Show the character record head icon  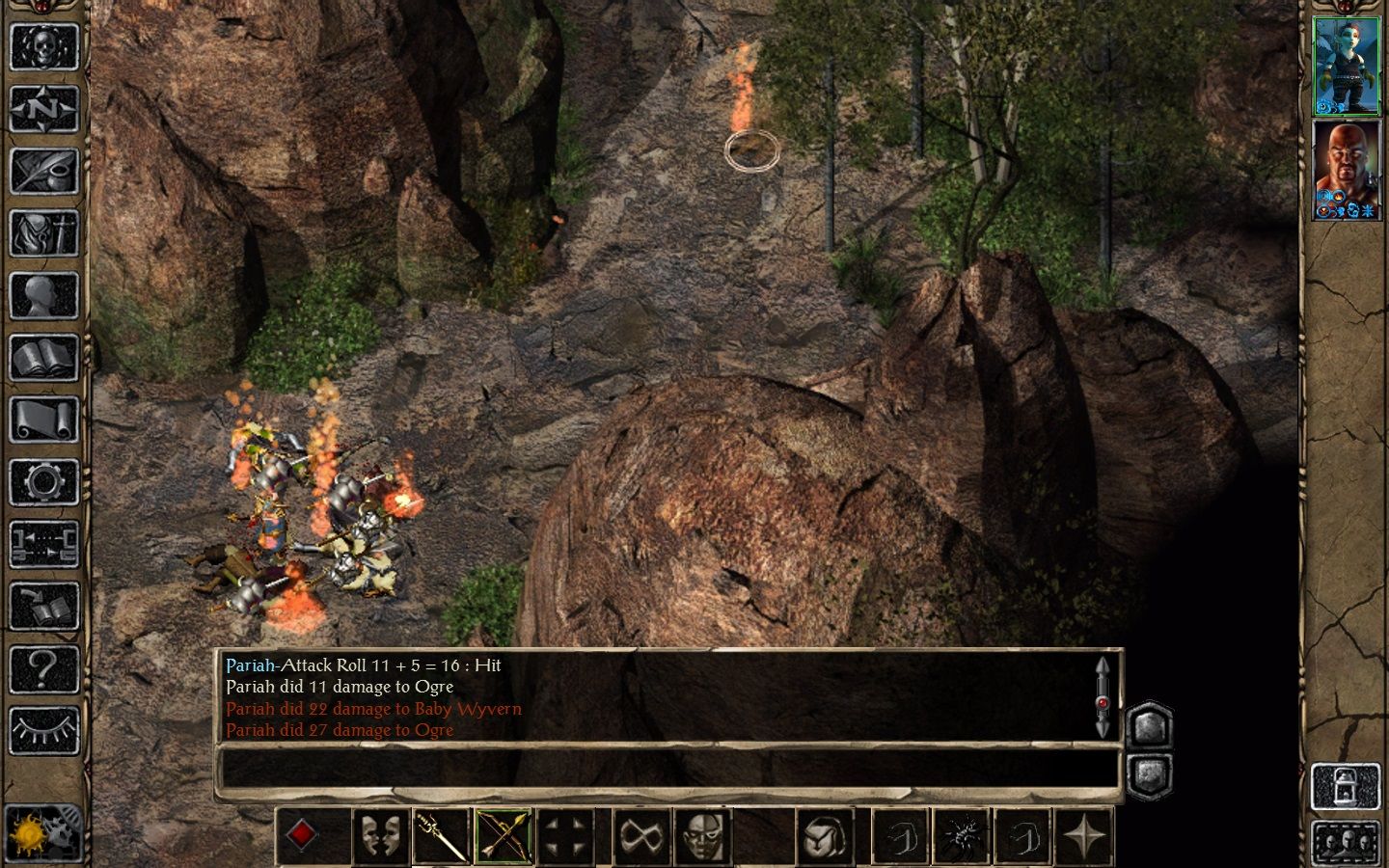43,296
